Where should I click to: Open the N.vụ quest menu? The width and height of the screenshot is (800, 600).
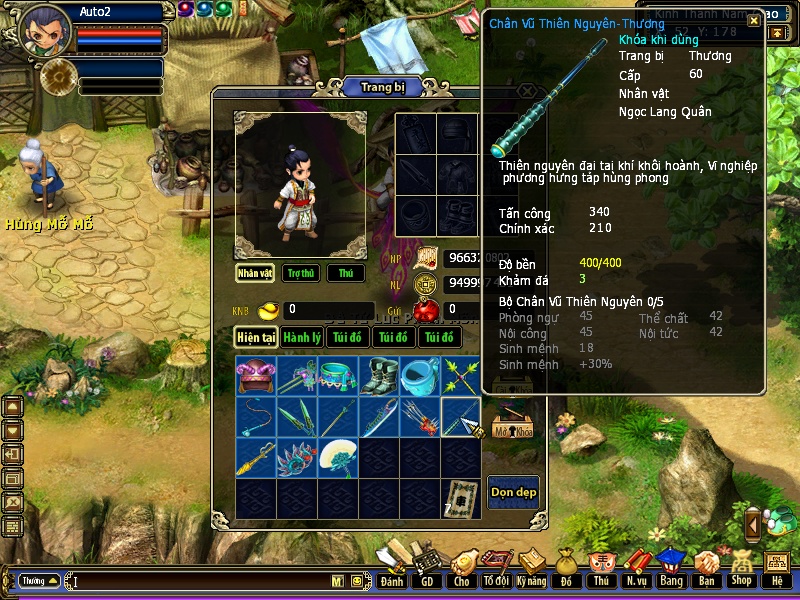(636, 568)
